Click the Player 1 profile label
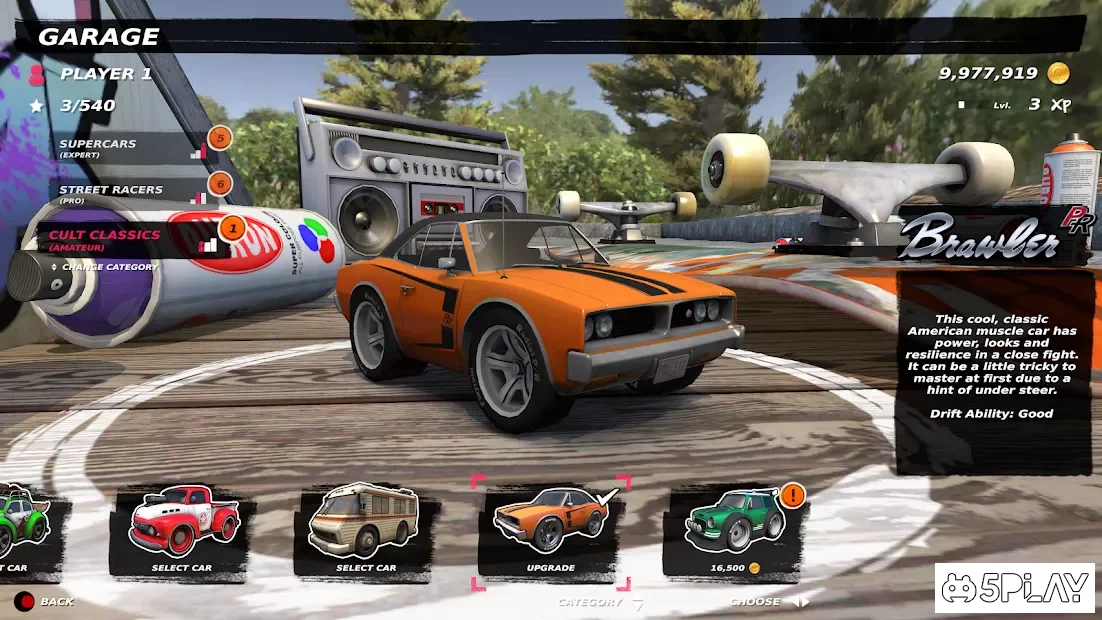This screenshot has height=620, width=1102. [x=105, y=74]
